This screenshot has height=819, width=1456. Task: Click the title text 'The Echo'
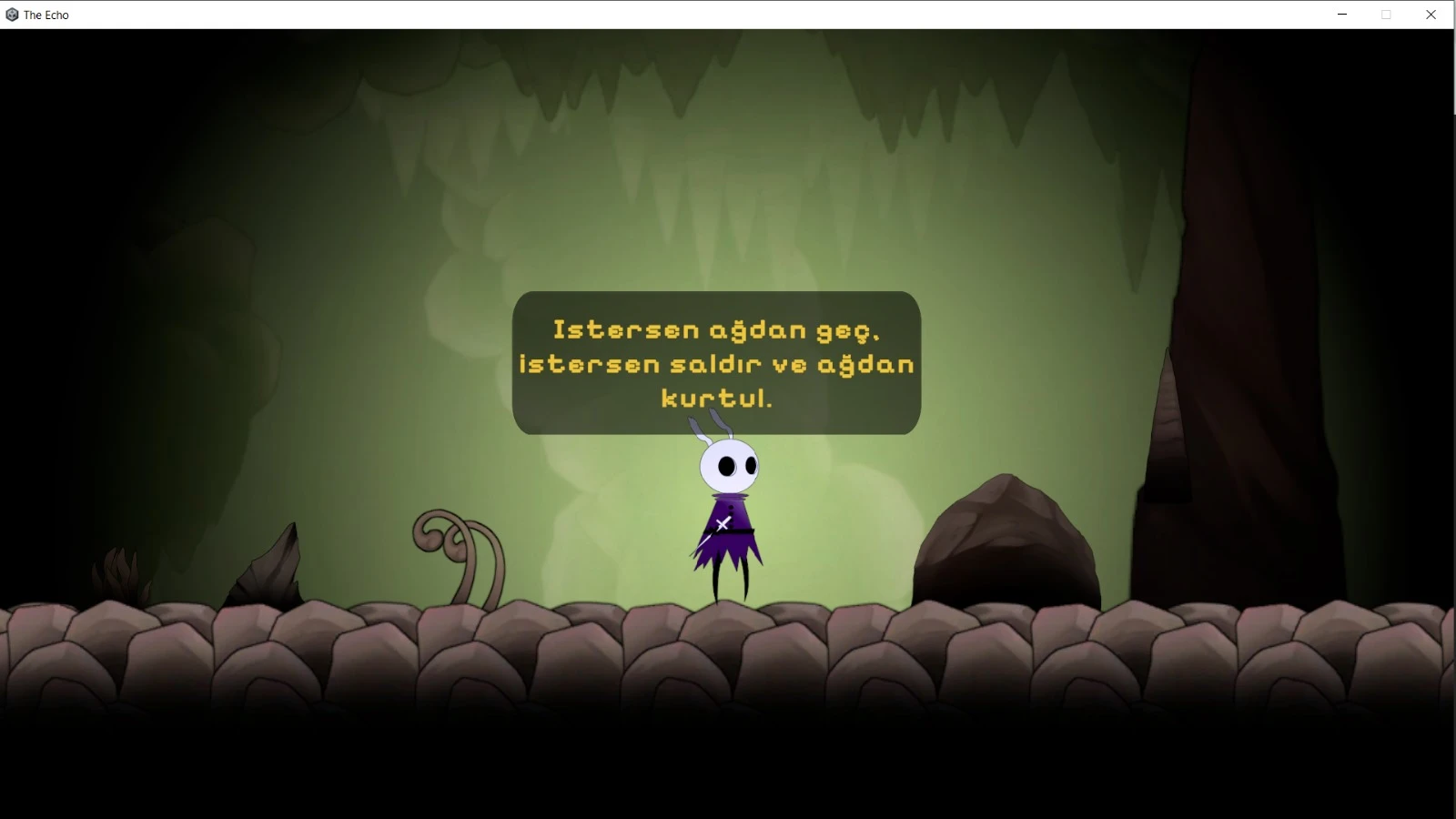pos(46,15)
